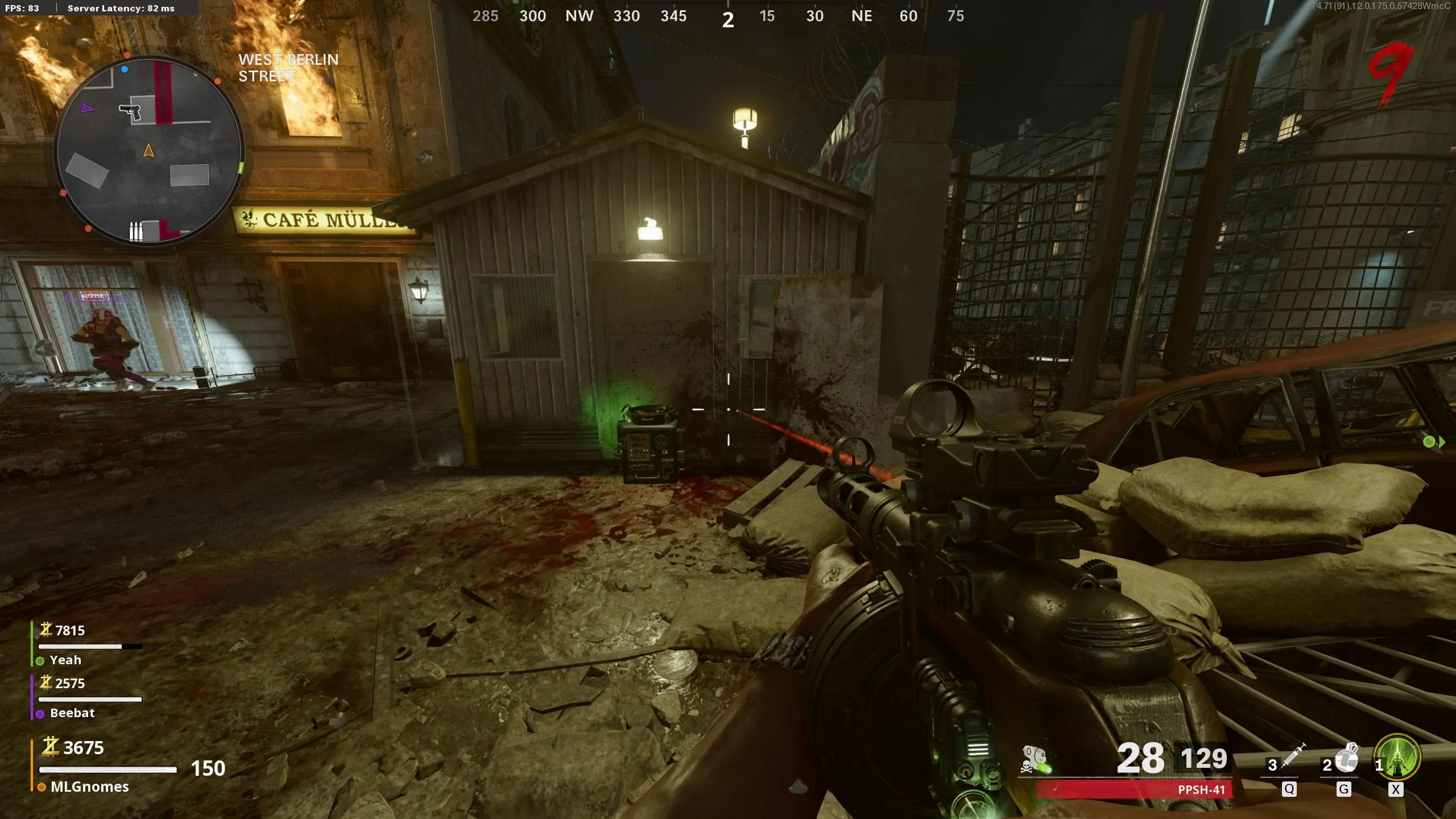Select the purple teammate arrow on minimap
Viewport: 1456px width, 819px height.
pos(86,107)
